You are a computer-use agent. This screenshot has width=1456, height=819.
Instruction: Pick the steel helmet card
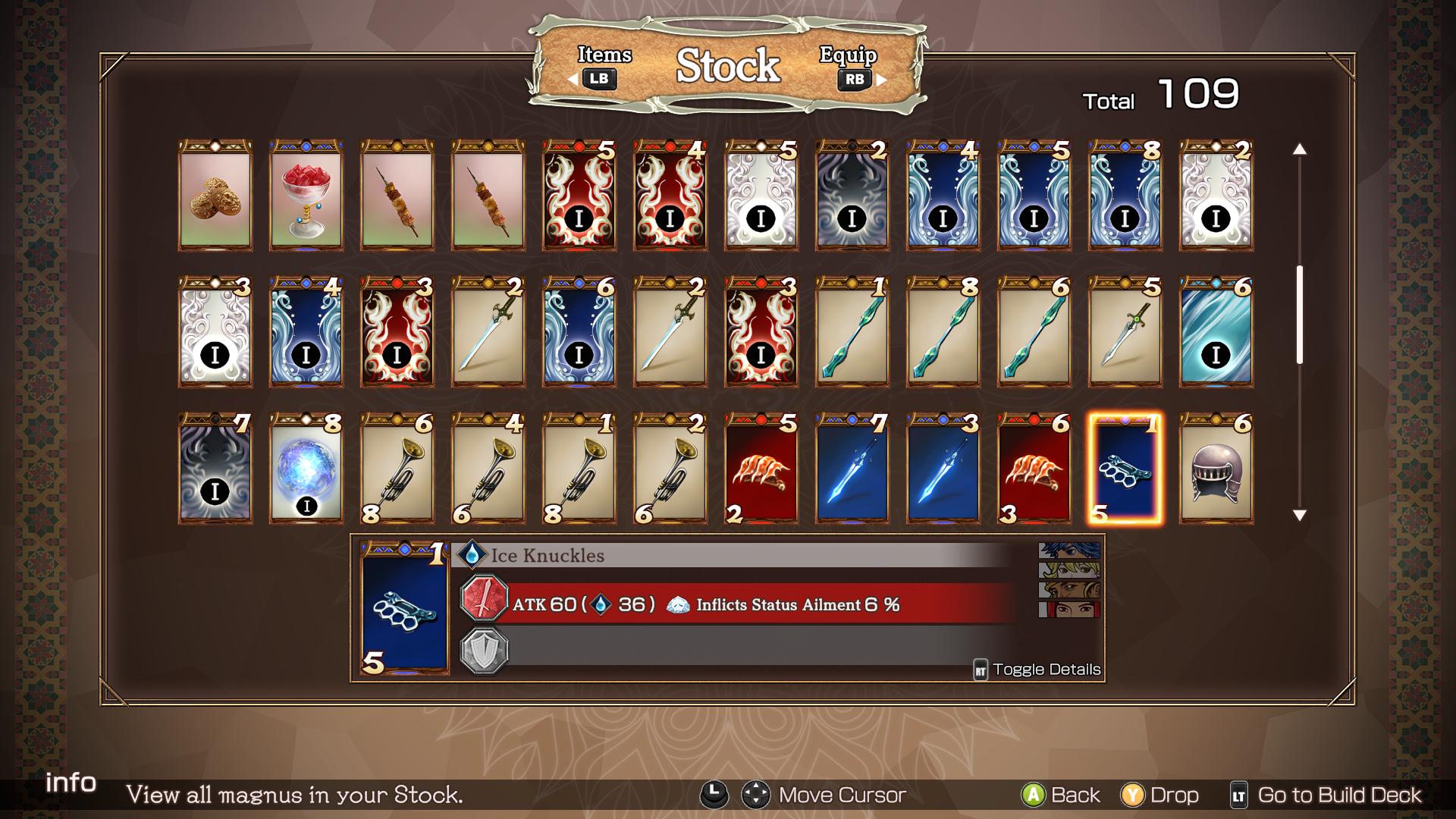coord(1216,469)
